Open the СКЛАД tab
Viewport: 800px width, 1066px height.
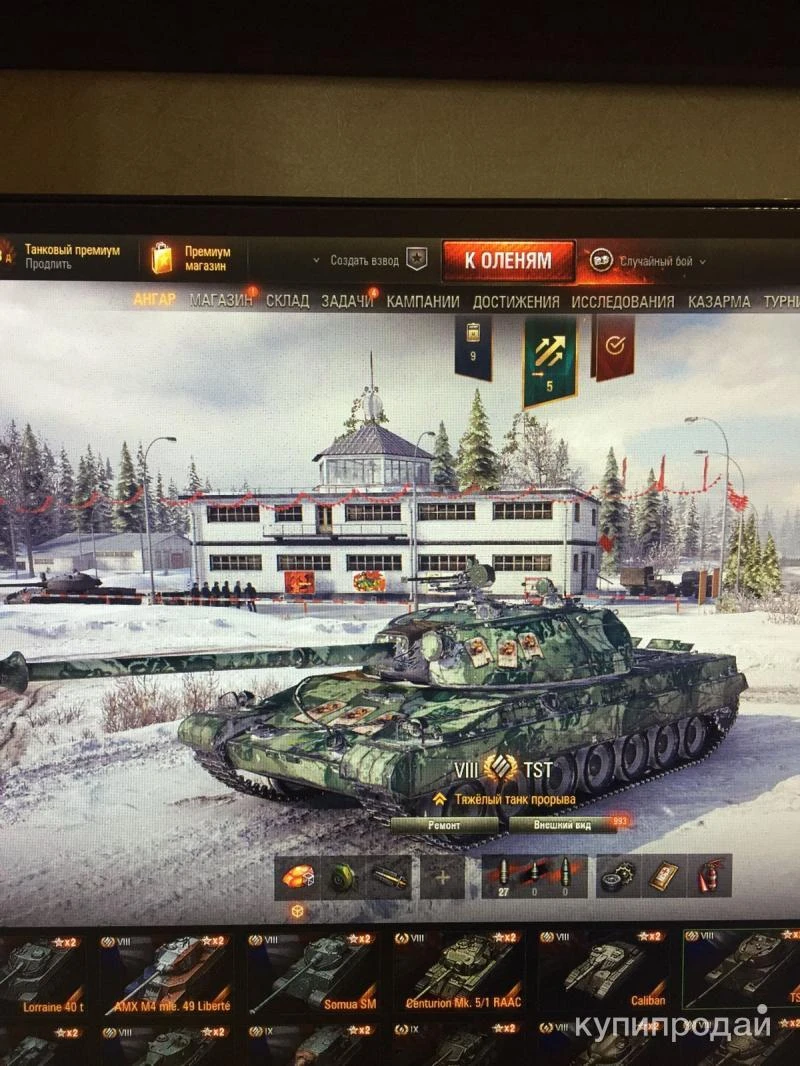287,300
